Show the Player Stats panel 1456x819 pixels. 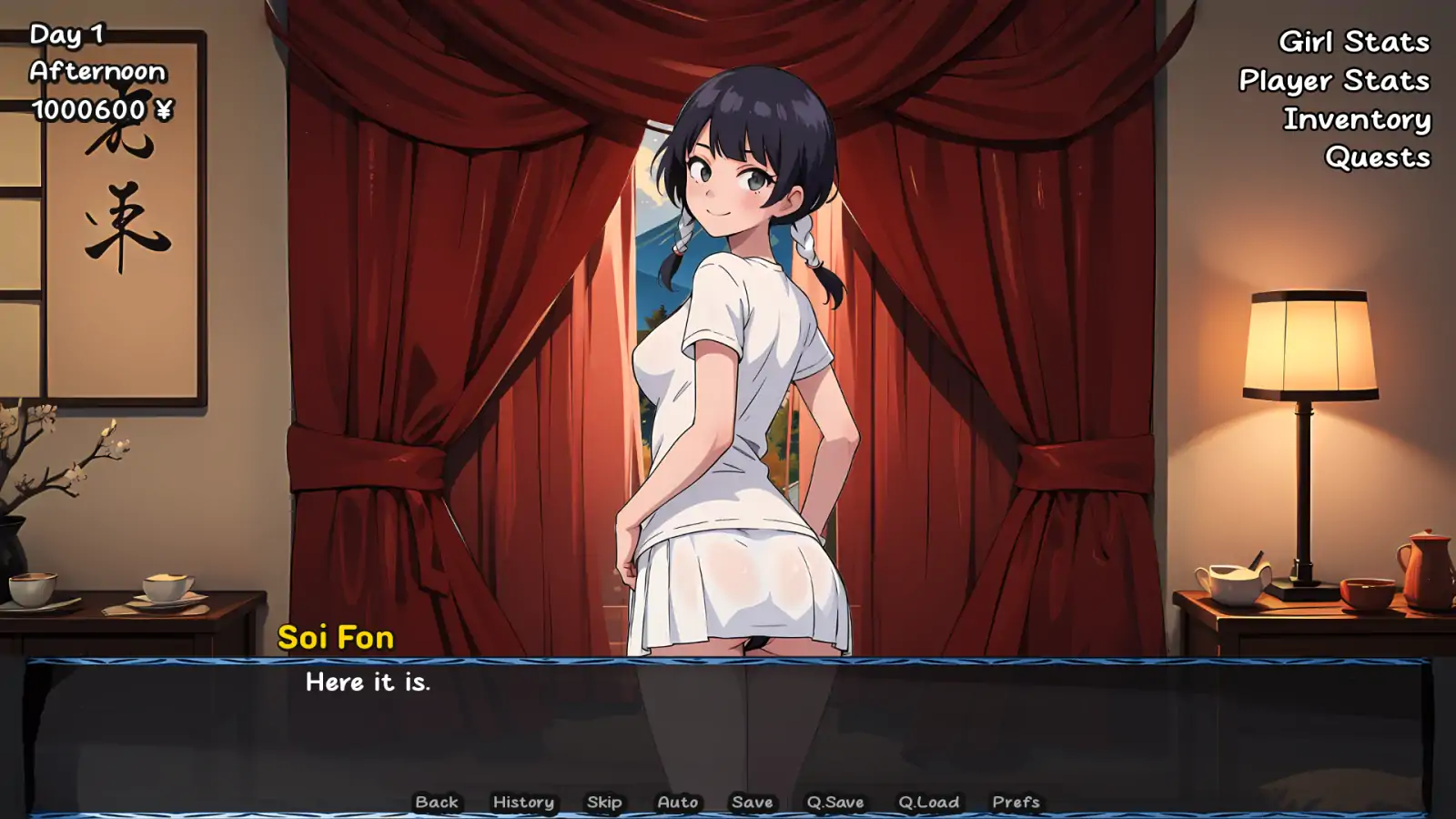tap(1333, 81)
